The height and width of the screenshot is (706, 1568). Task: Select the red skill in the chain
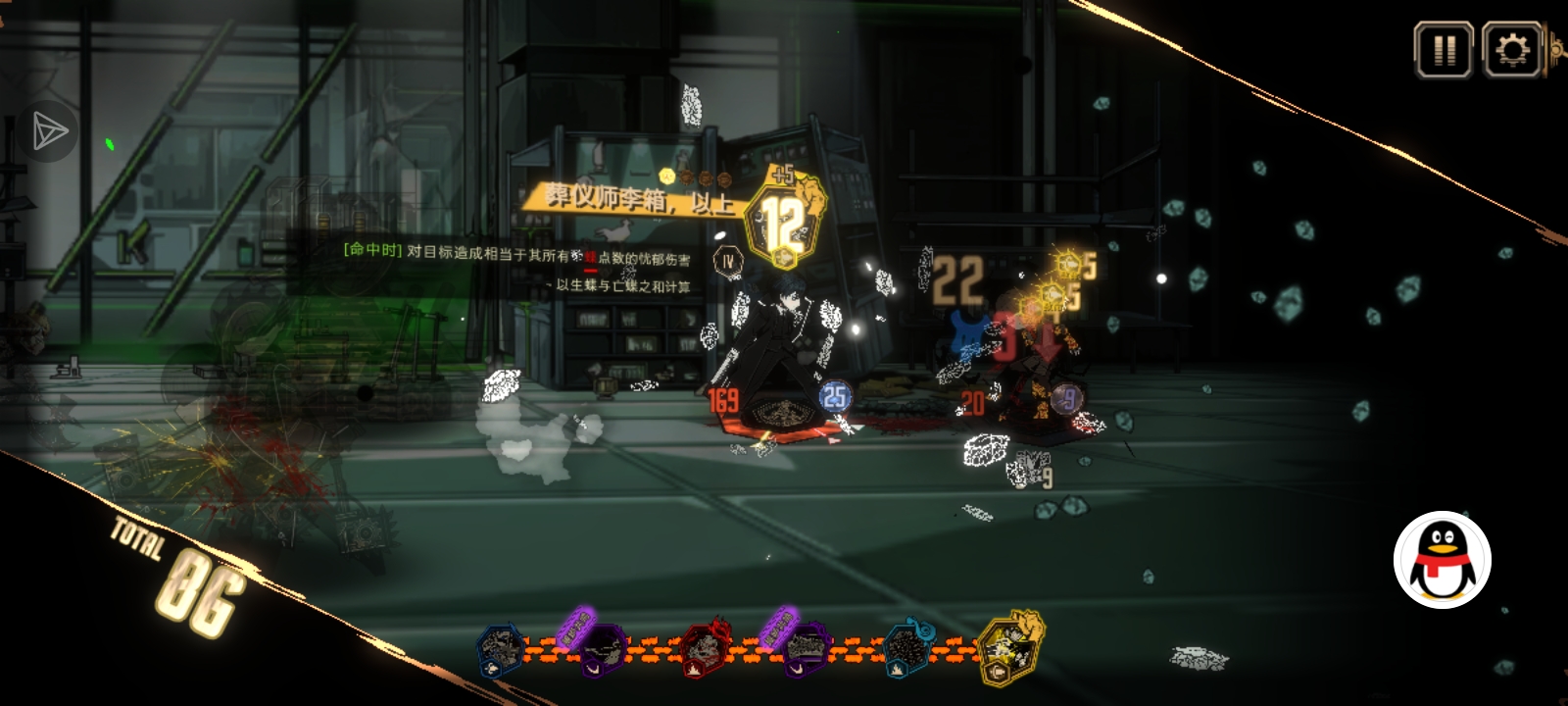pos(705,648)
